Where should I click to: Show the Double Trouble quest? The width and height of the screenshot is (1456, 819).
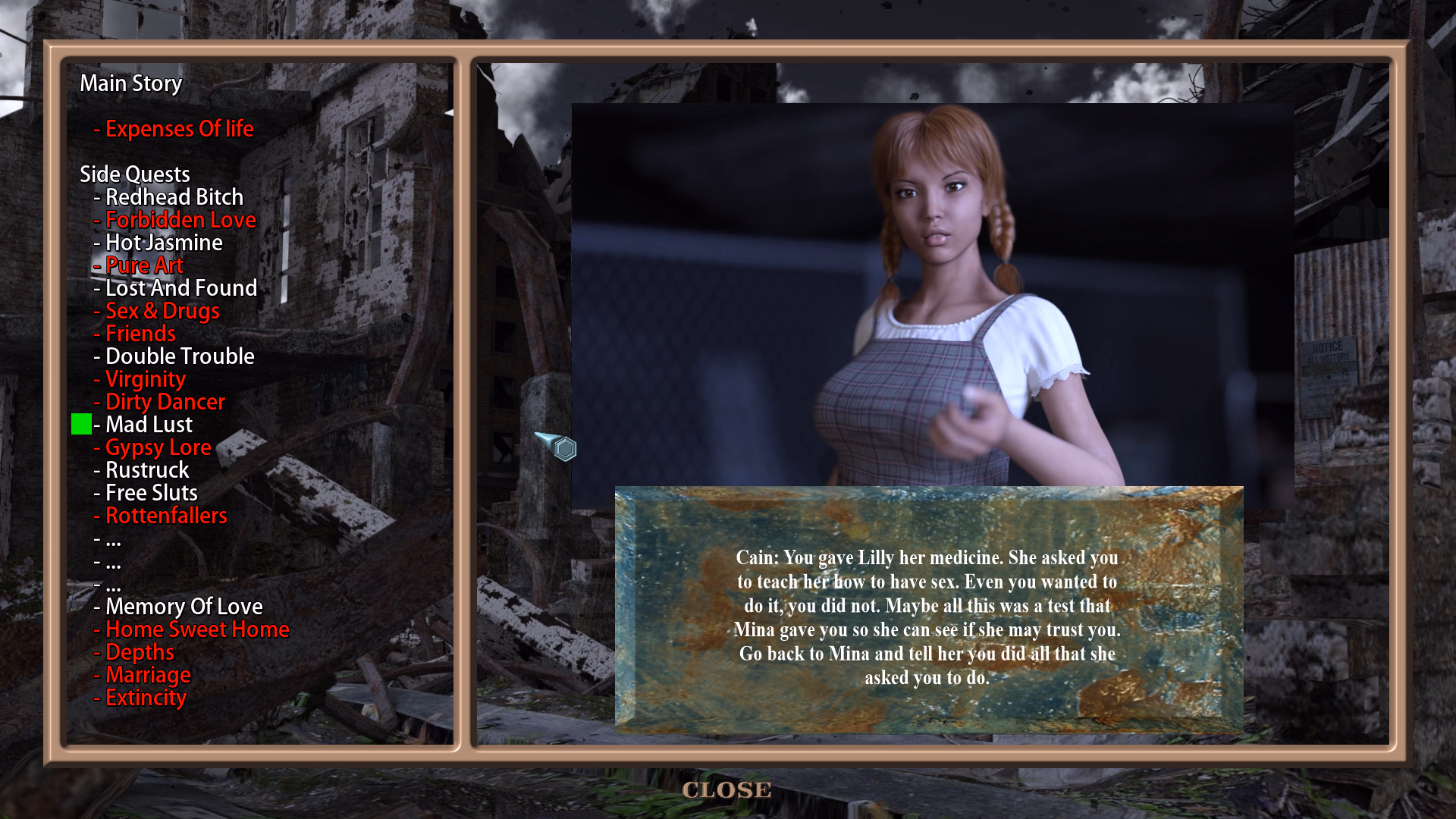coord(179,356)
